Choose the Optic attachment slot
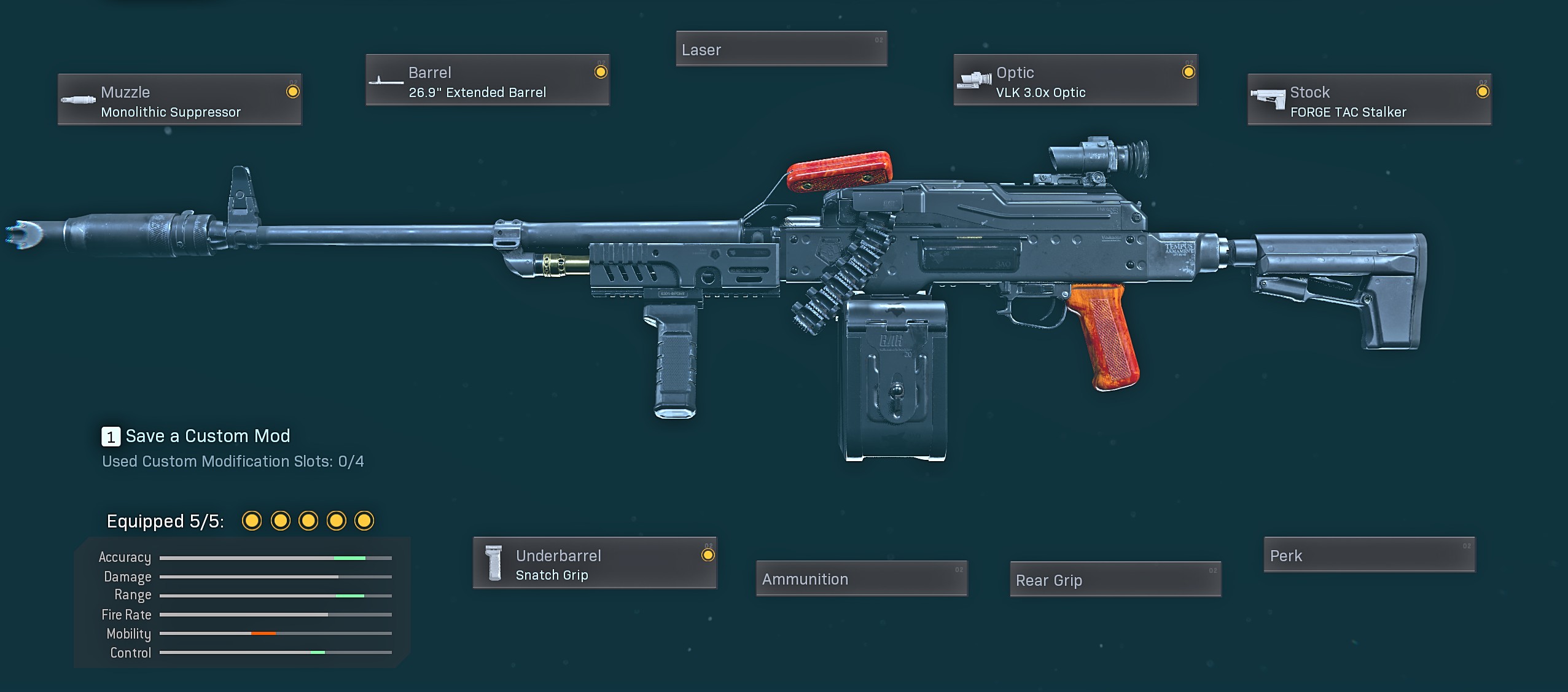 click(x=1075, y=80)
